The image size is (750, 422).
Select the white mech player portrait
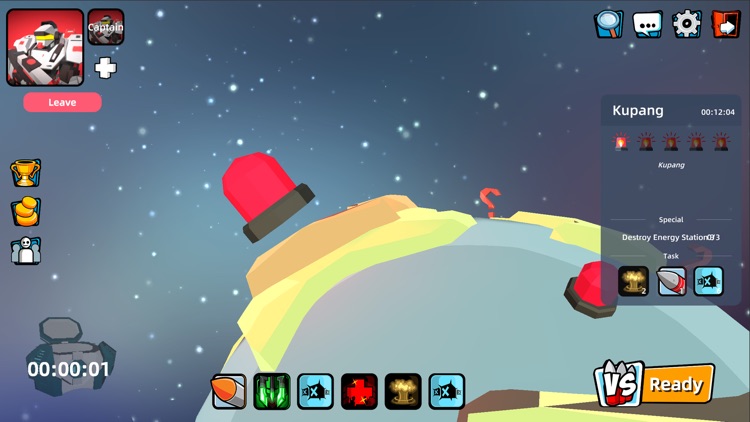[45, 47]
